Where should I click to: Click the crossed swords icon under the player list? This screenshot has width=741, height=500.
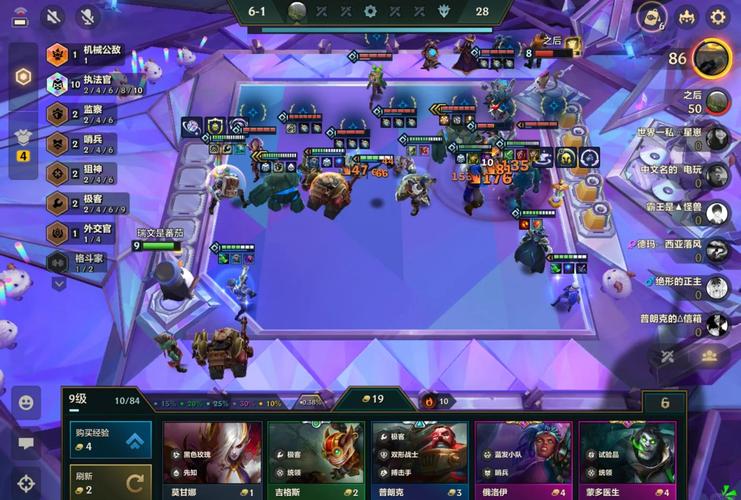coord(668,355)
